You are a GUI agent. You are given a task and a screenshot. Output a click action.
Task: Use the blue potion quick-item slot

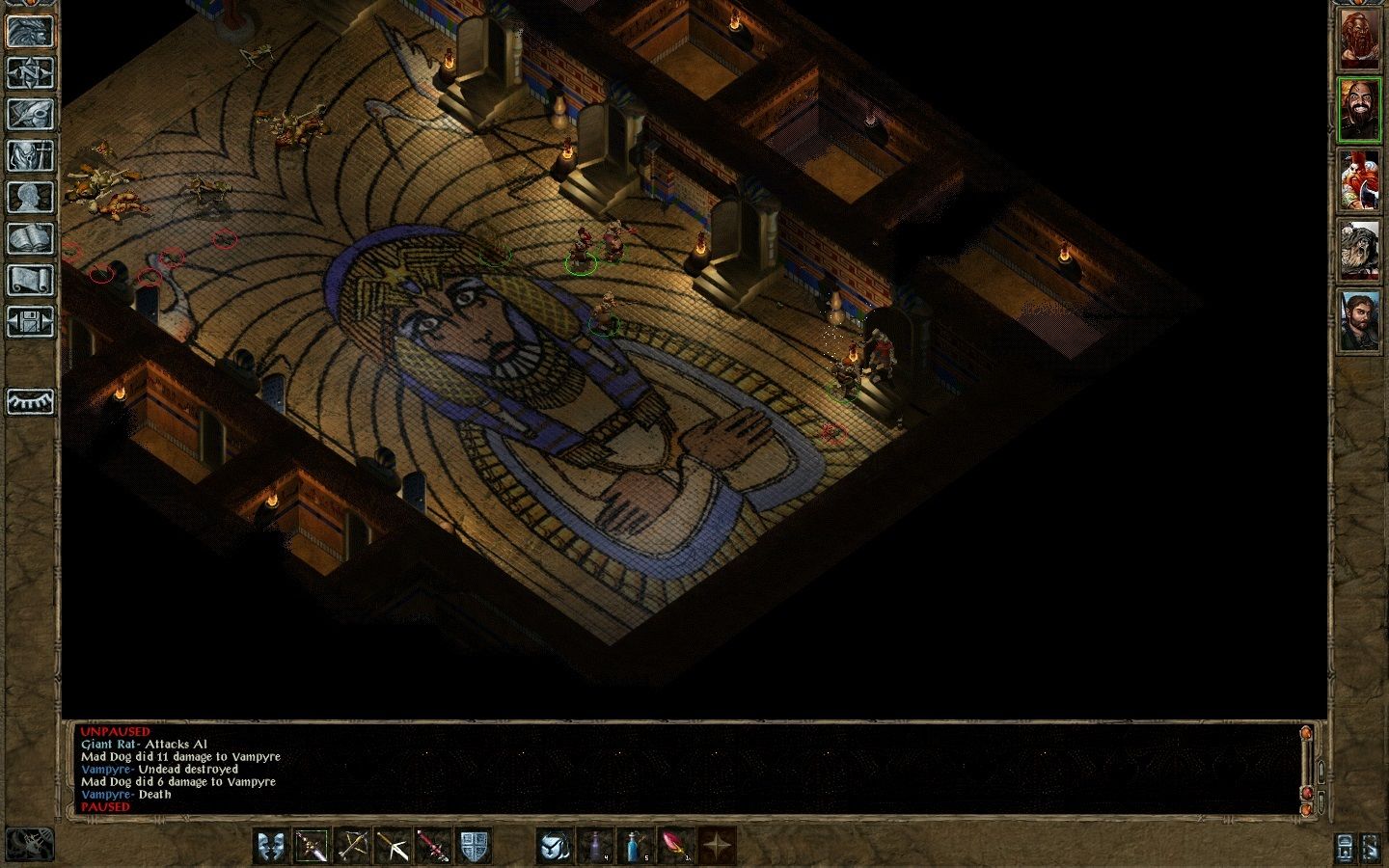tap(636, 847)
